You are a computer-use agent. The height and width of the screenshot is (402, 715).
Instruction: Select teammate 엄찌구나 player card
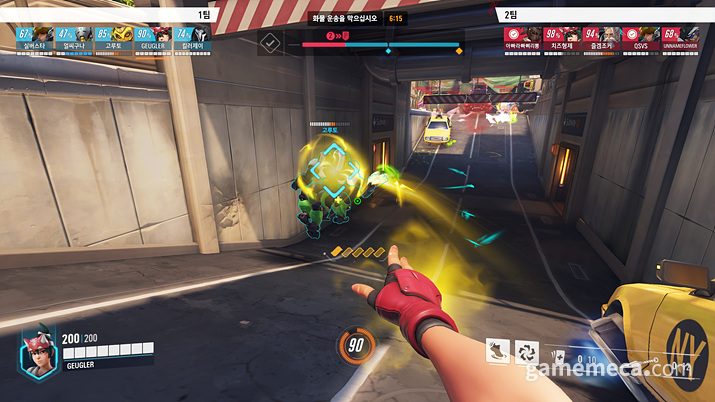click(x=74, y=37)
